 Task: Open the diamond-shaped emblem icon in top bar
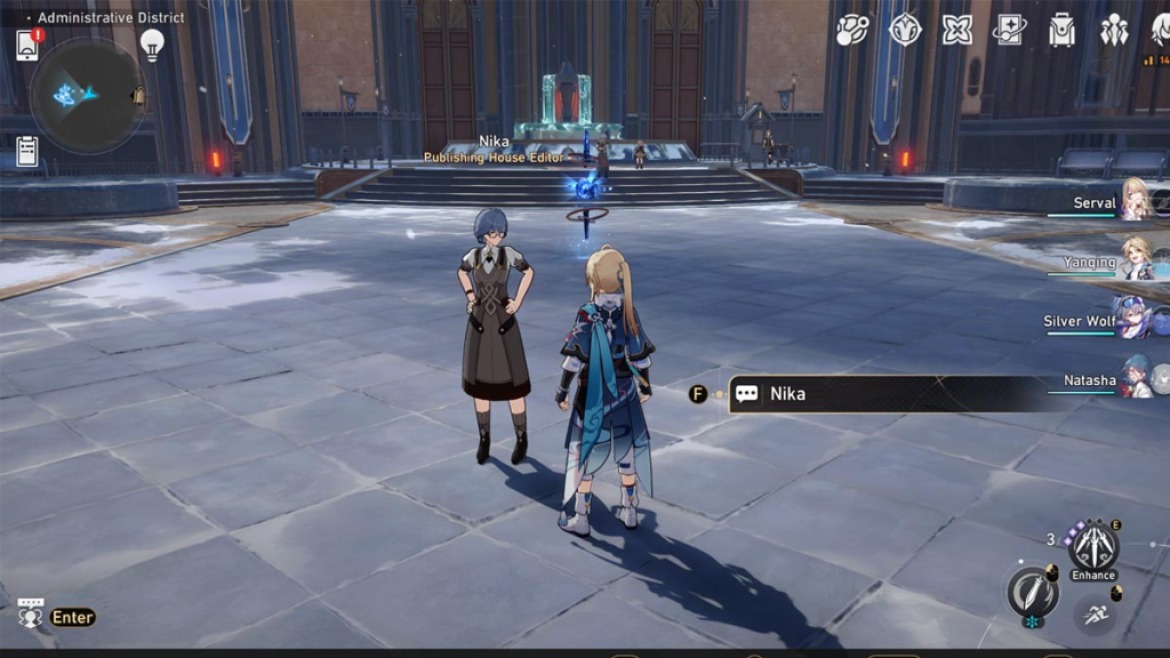point(905,30)
